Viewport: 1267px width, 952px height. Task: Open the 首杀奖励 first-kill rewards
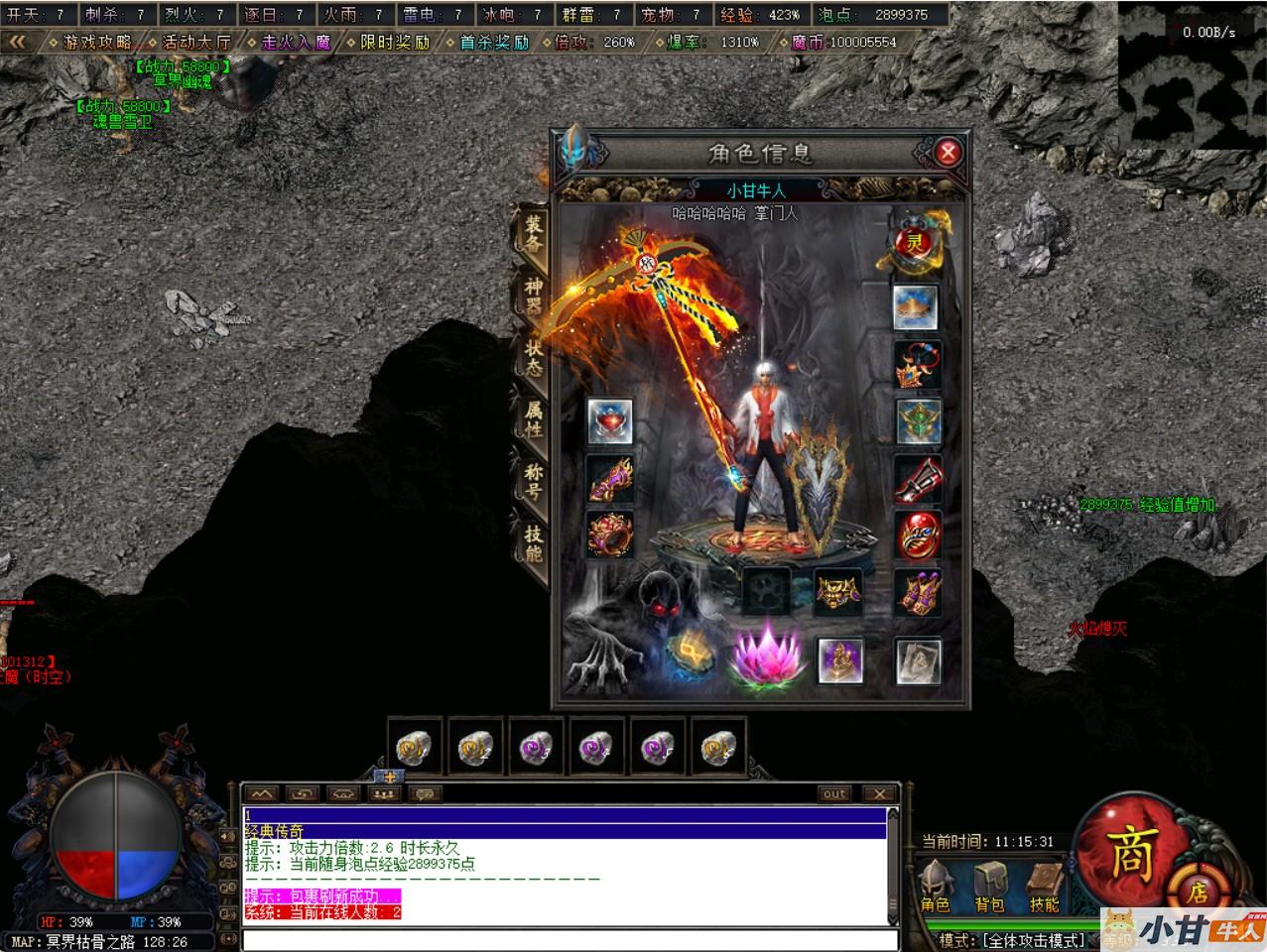click(494, 43)
